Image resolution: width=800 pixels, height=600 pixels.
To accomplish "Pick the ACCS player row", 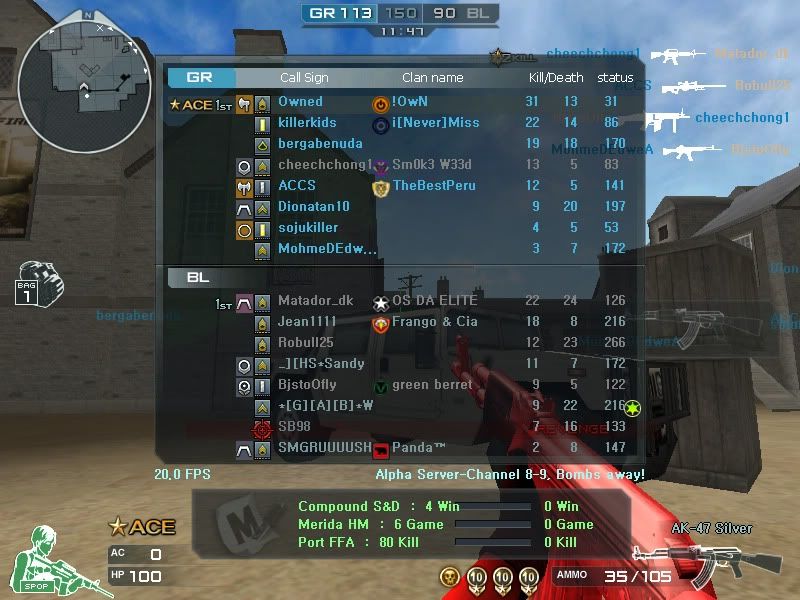I will coord(297,186).
